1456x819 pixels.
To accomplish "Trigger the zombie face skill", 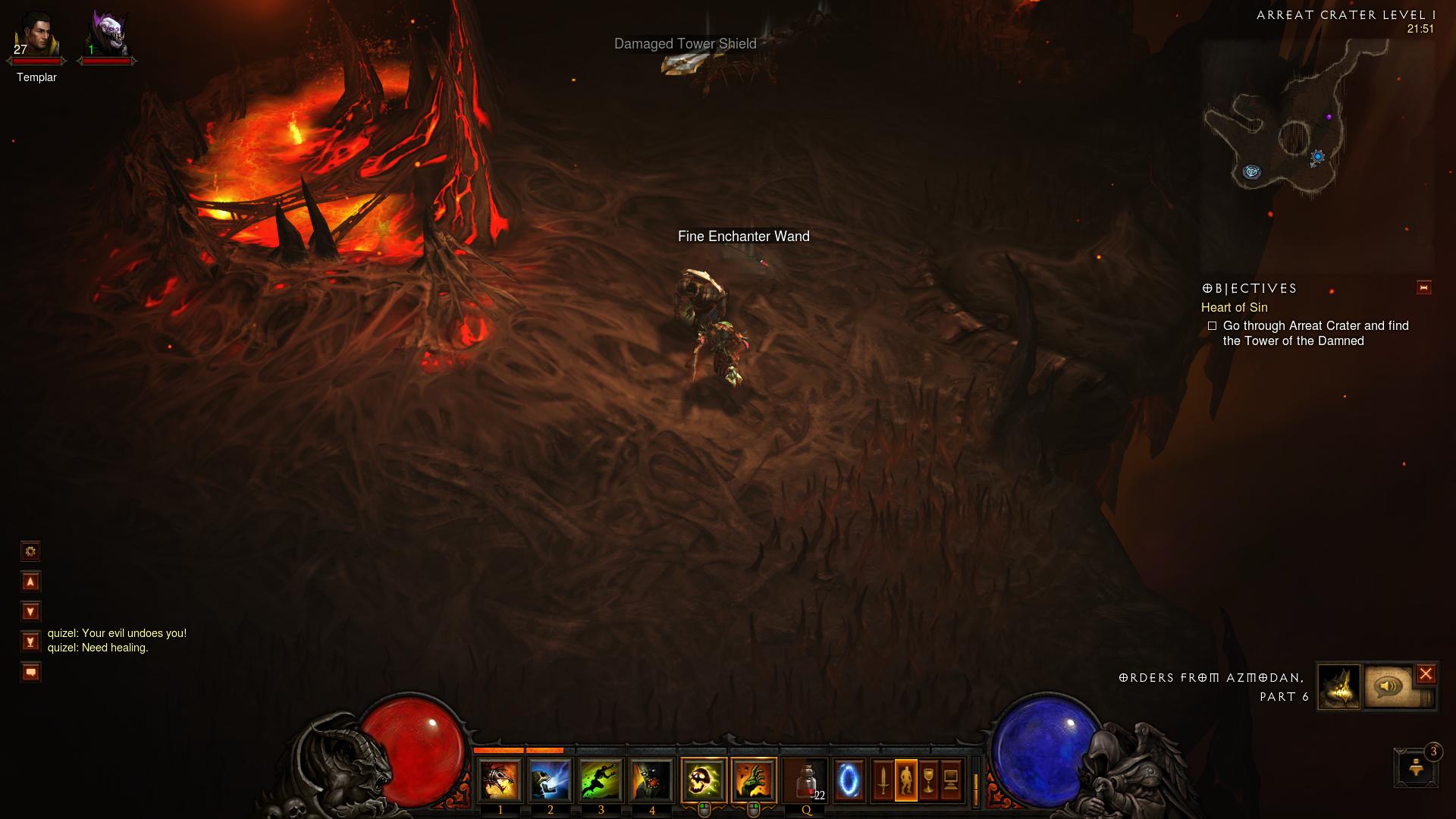I will point(652,780).
